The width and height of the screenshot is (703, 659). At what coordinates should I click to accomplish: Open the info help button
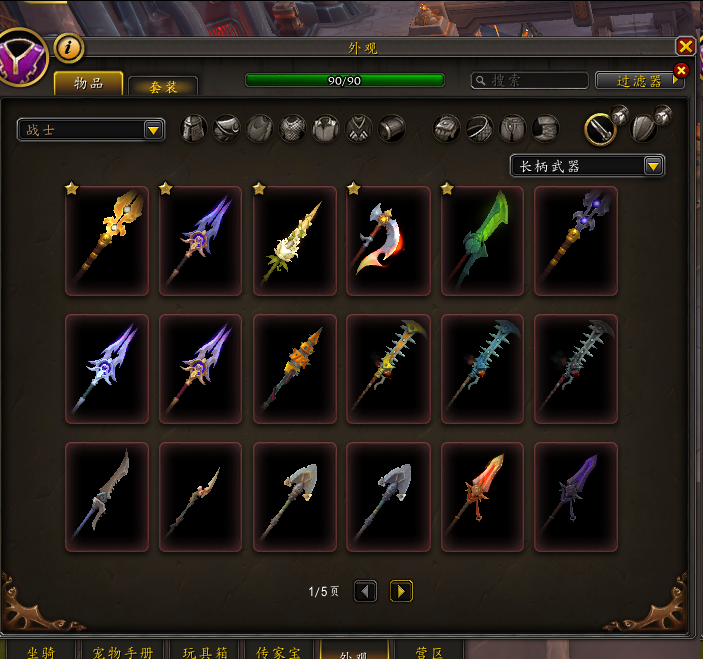click(x=68, y=46)
